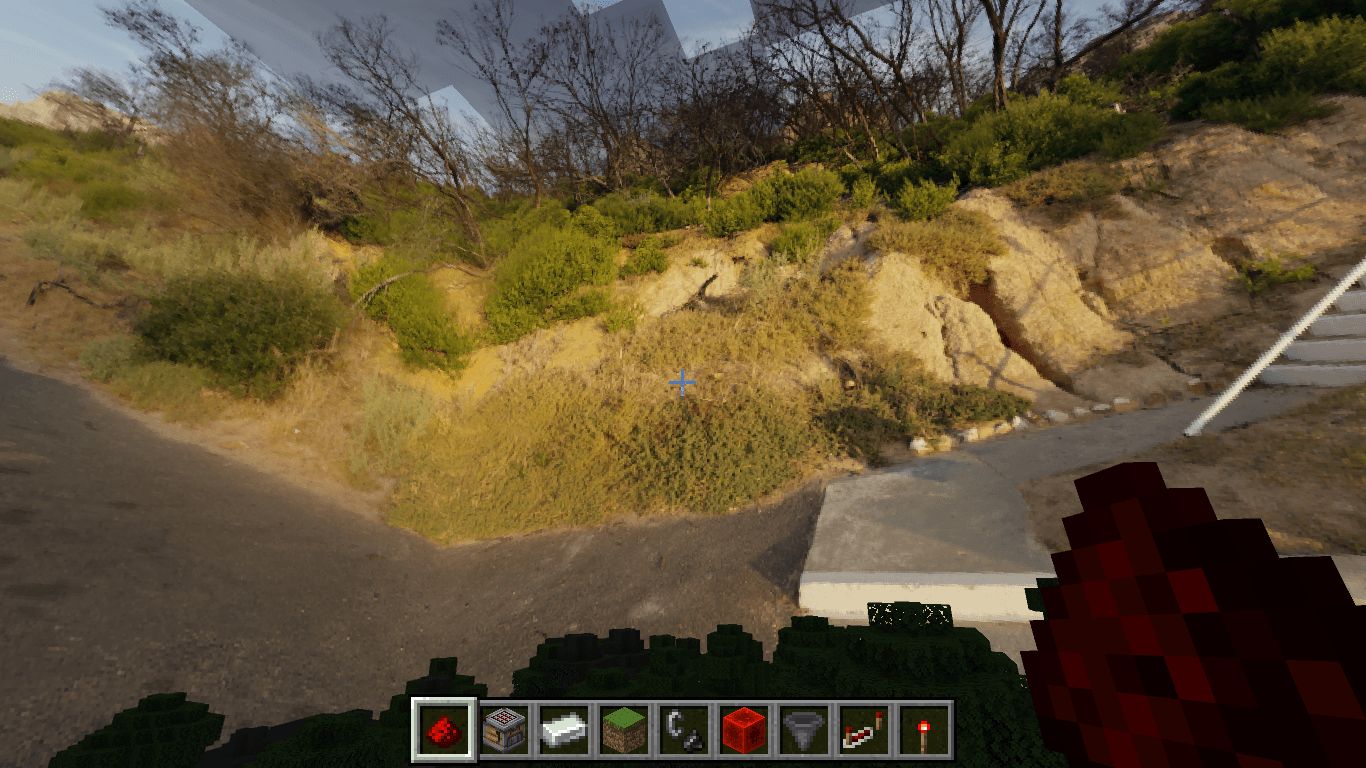Click the hillside at the crosshair target
This screenshot has height=768, width=1366.
coord(683,383)
